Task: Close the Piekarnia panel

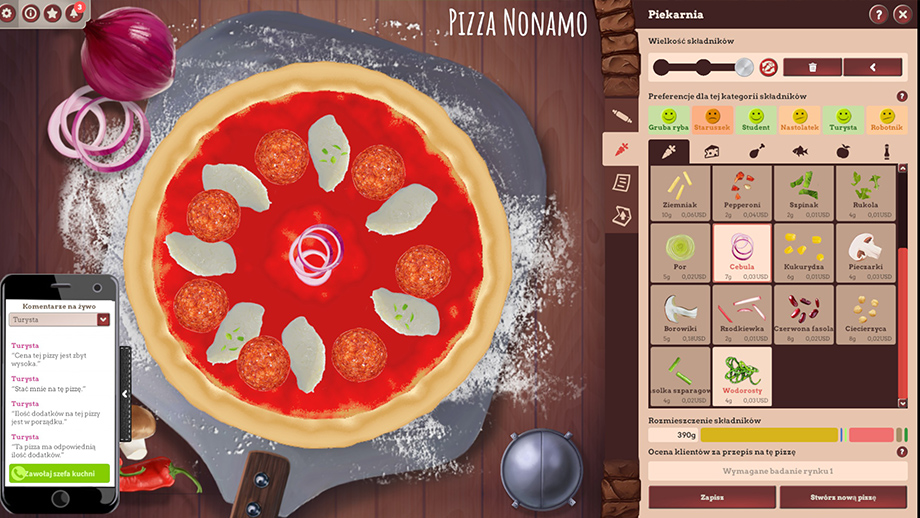Action: point(903,14)
